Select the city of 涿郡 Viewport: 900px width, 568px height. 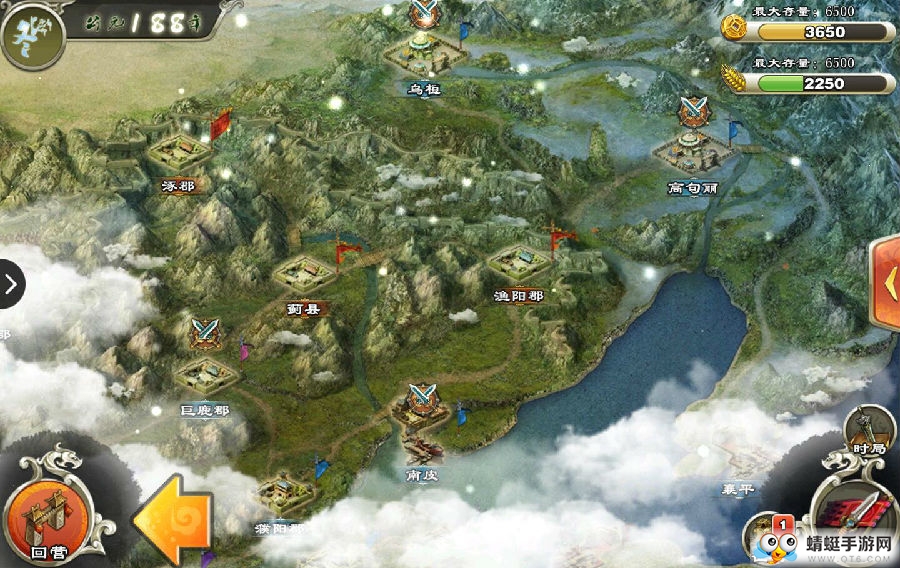[x=179, y=154]
